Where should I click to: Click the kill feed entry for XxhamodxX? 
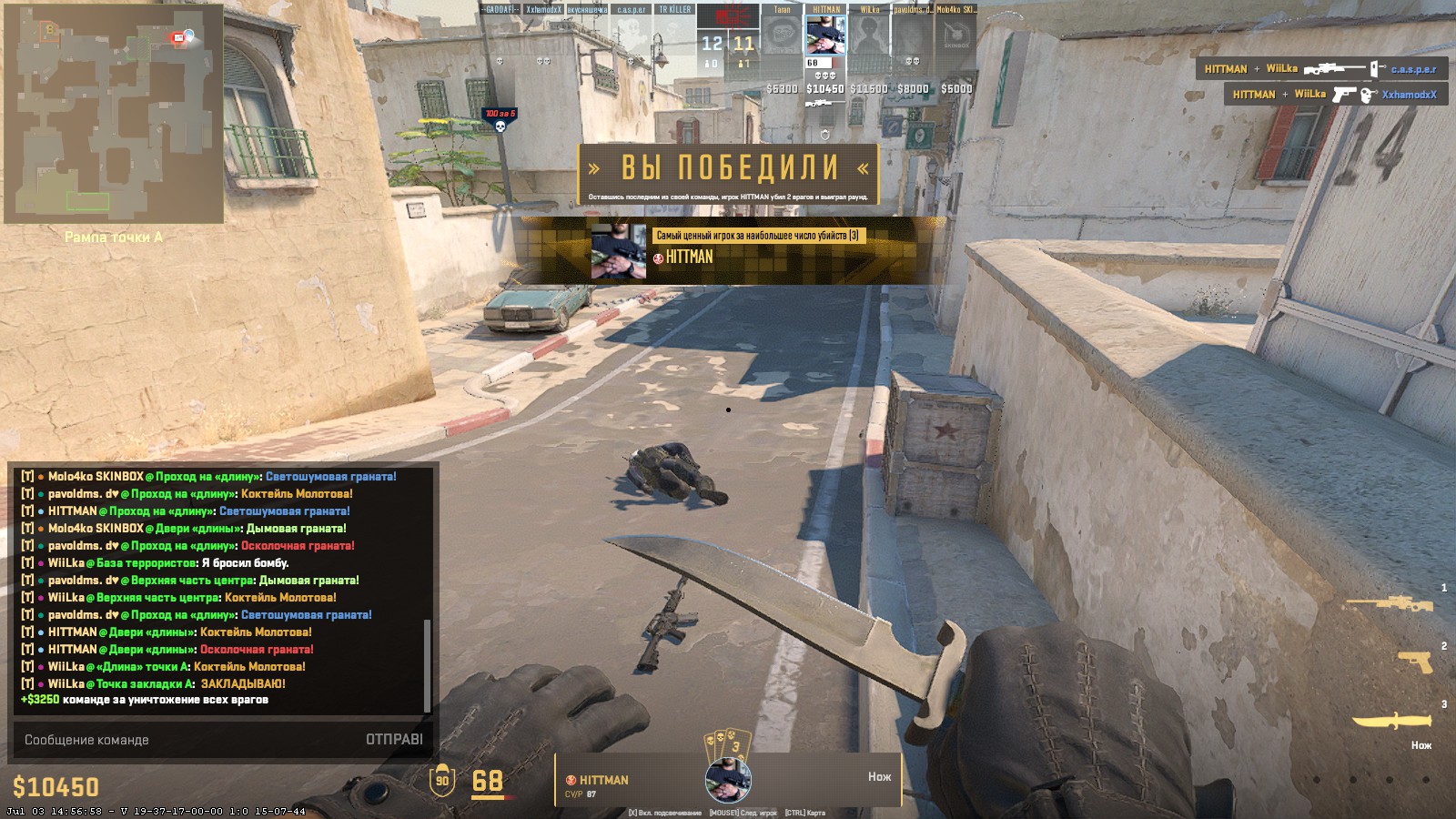pyautogui.click(x=1334, y=95)
